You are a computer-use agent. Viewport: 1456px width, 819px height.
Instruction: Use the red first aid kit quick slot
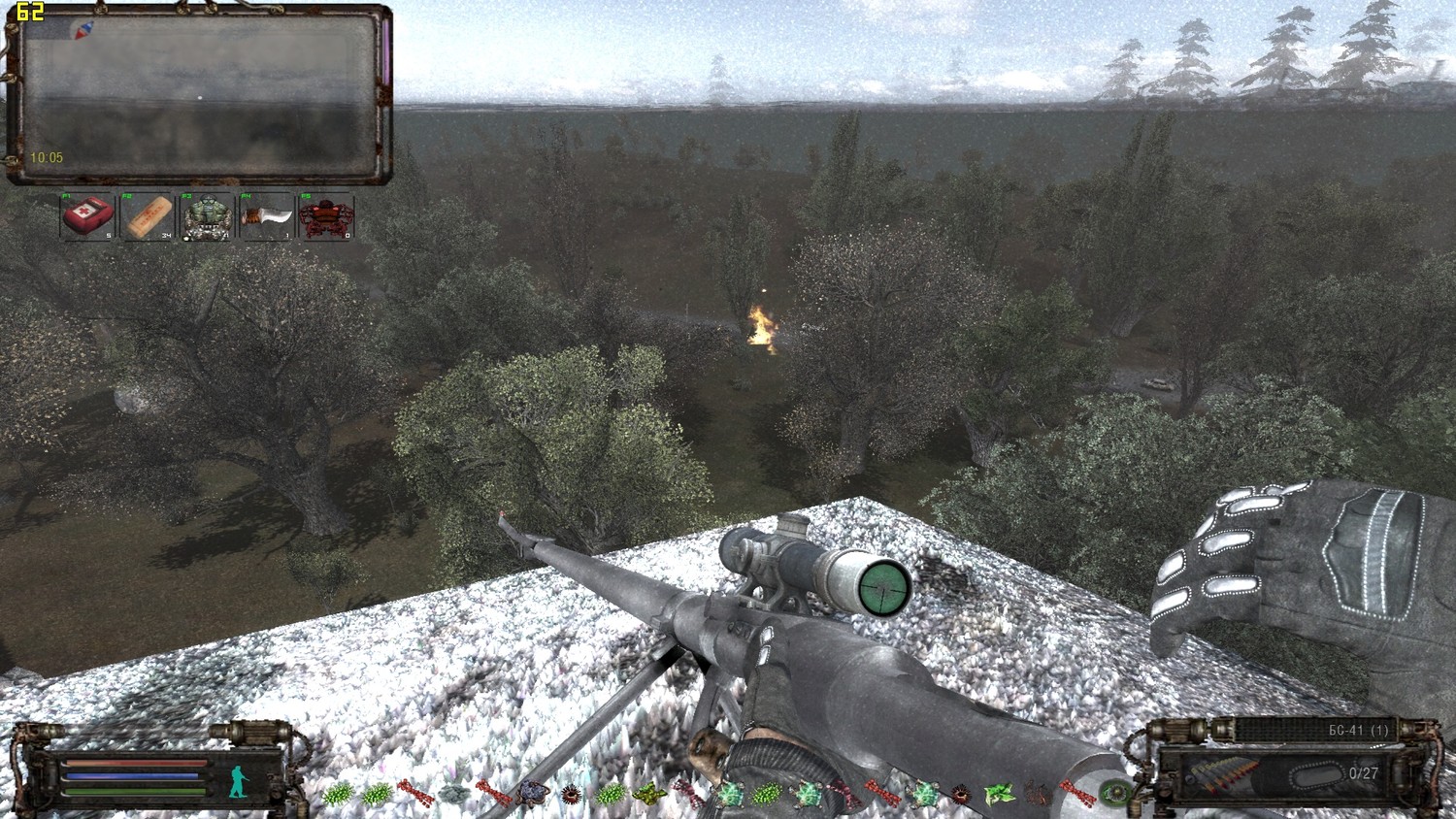coord(87,215)
